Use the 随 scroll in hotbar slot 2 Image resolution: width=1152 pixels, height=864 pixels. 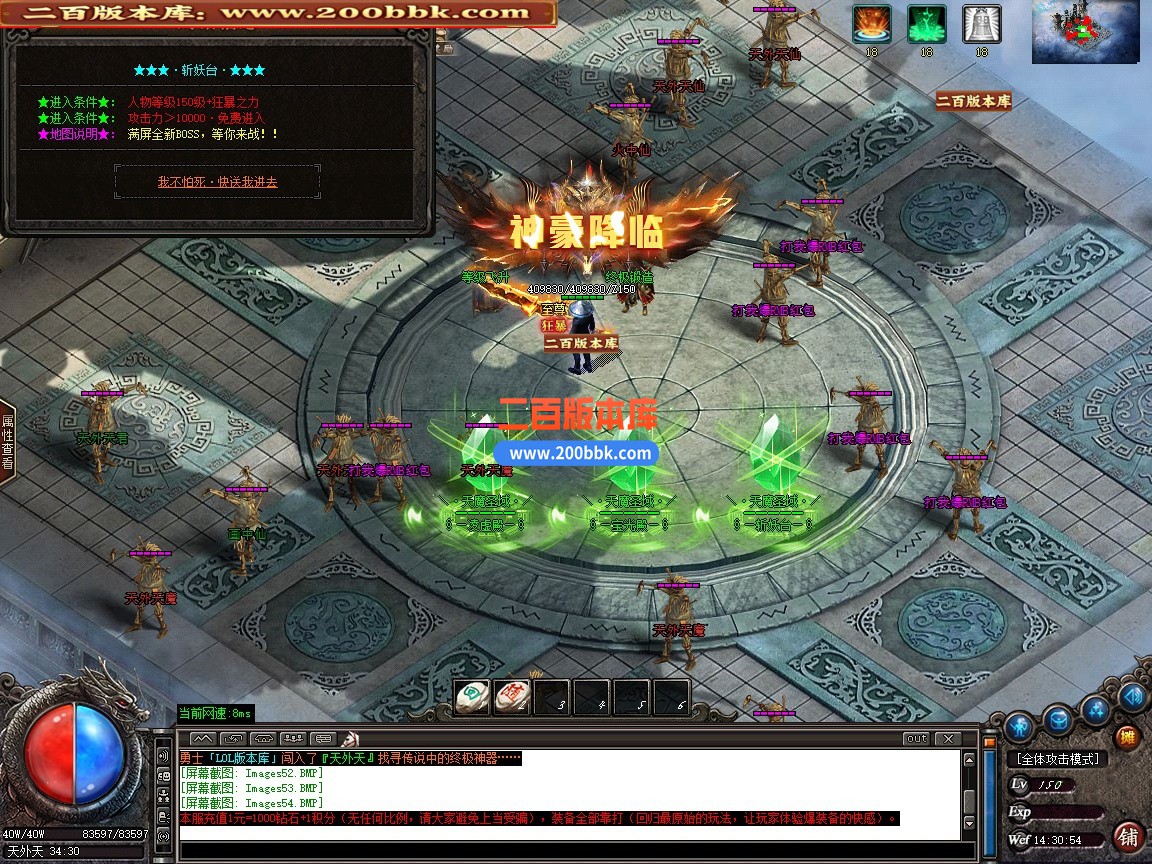pyautogui.click(x=512, y=697)
